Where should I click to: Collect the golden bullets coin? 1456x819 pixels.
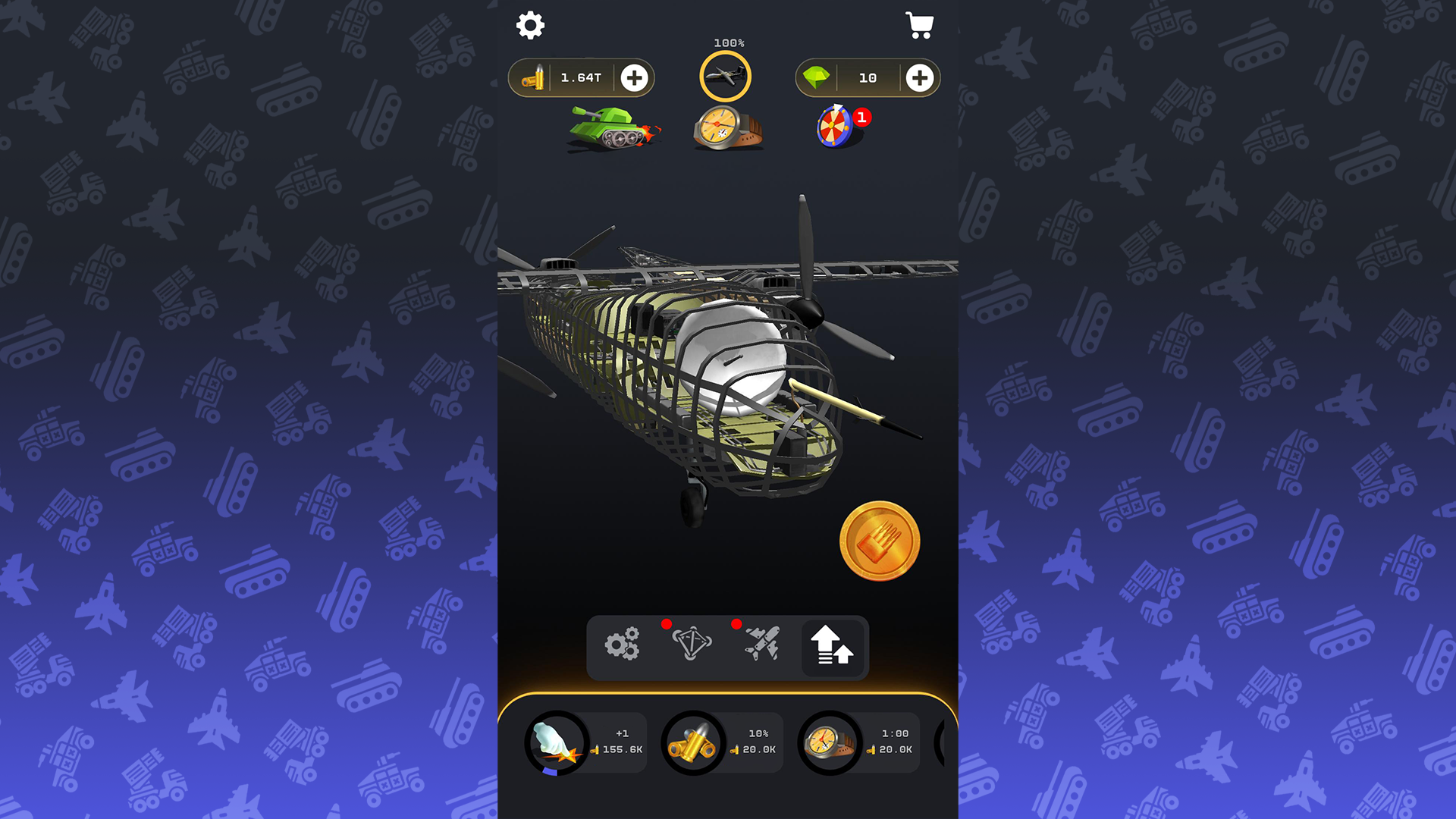[880, 539]
